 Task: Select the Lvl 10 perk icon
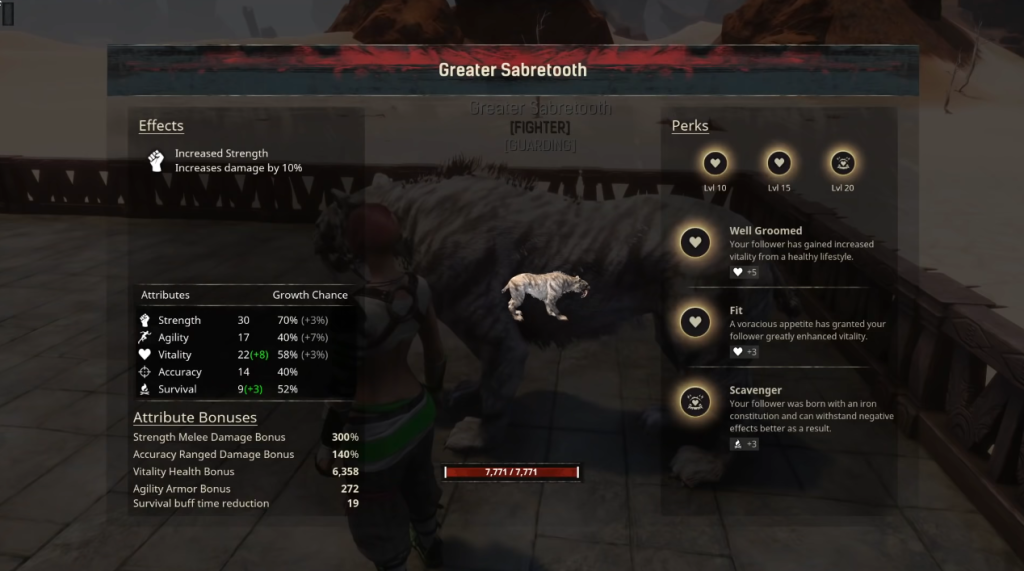click(x=715, y=163)
